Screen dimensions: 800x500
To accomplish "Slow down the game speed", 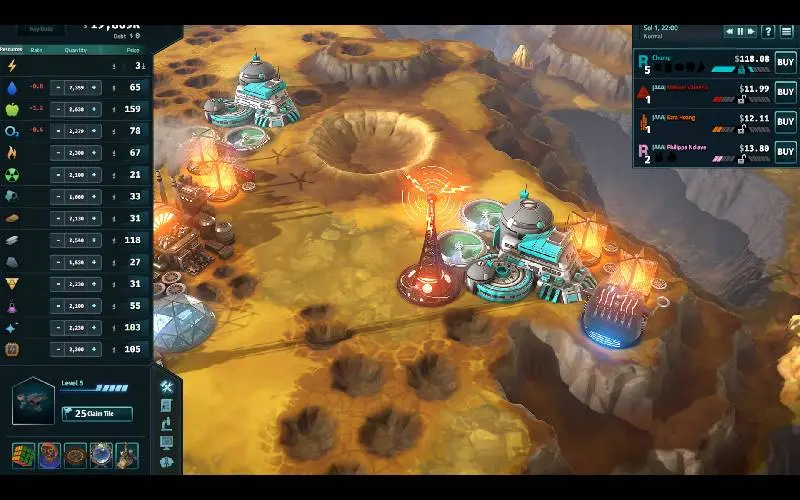I will pyautogui.click(x=728, y=31).
